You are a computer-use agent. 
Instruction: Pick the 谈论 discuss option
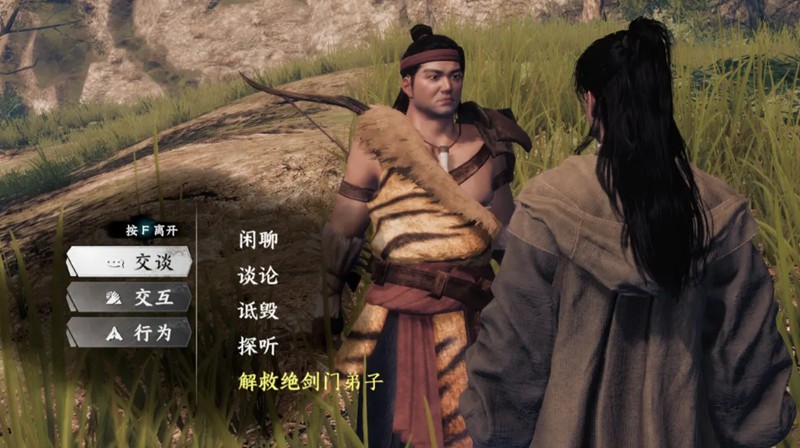click(x=258, y=275)
